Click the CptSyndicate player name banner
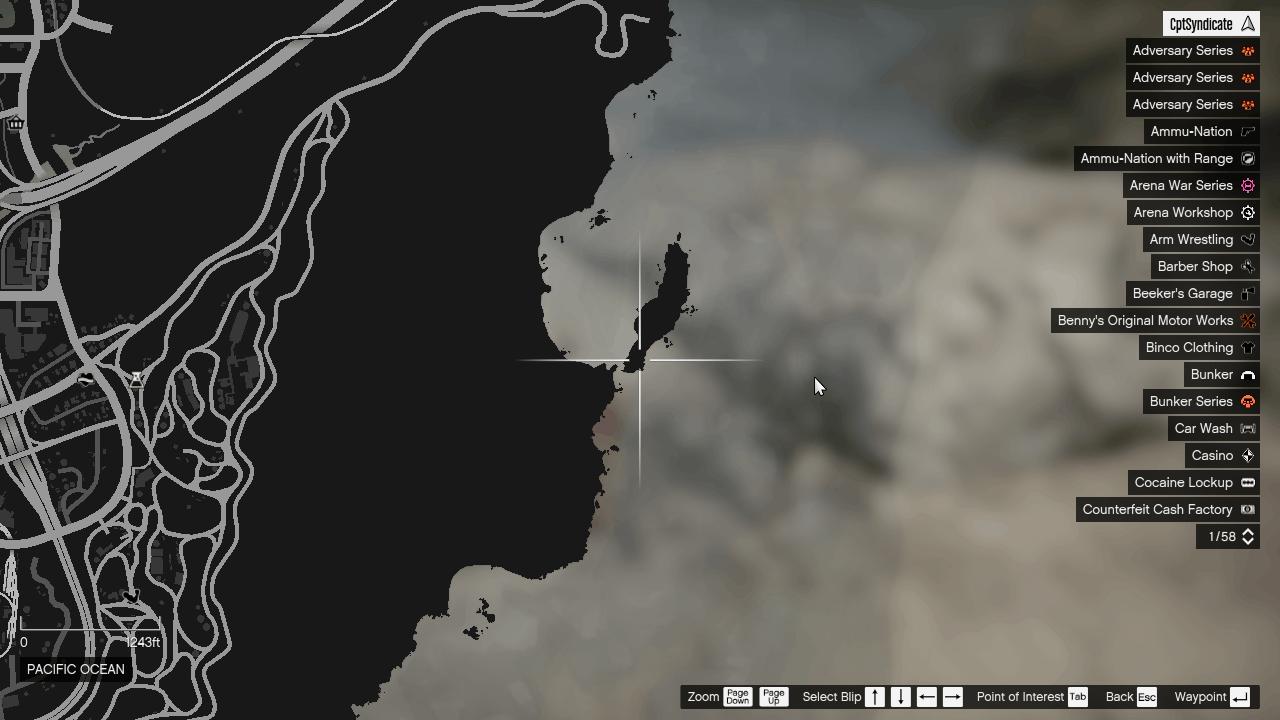Screen dimensions: 1280x720 [1210, 22]
